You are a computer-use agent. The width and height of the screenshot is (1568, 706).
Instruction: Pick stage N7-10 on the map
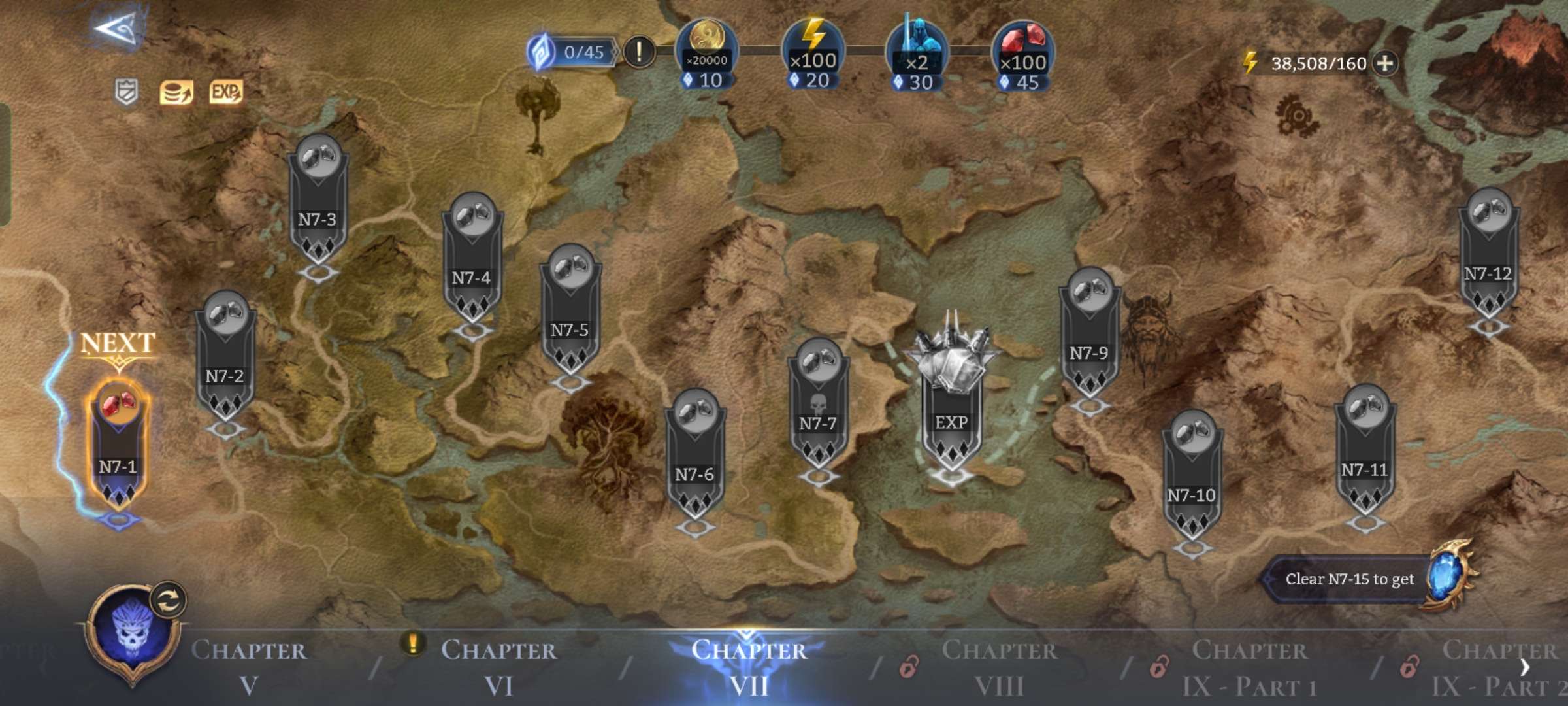1192,479
